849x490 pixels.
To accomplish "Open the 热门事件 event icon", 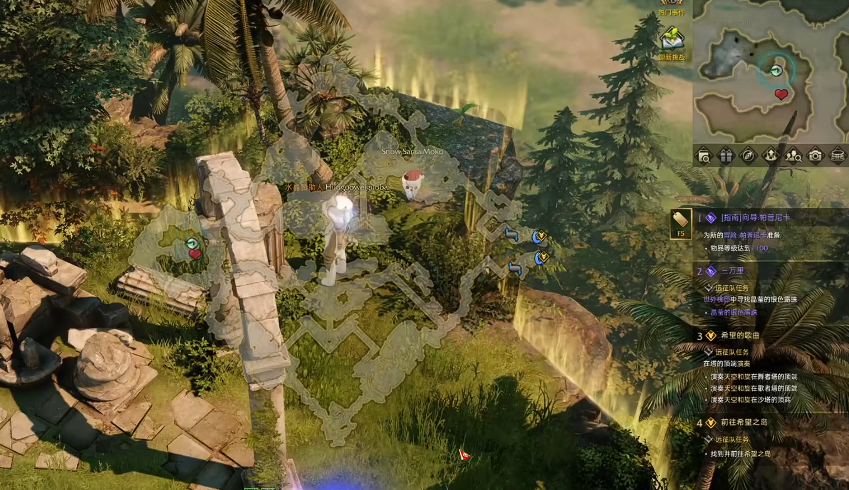I will point(671,4).
